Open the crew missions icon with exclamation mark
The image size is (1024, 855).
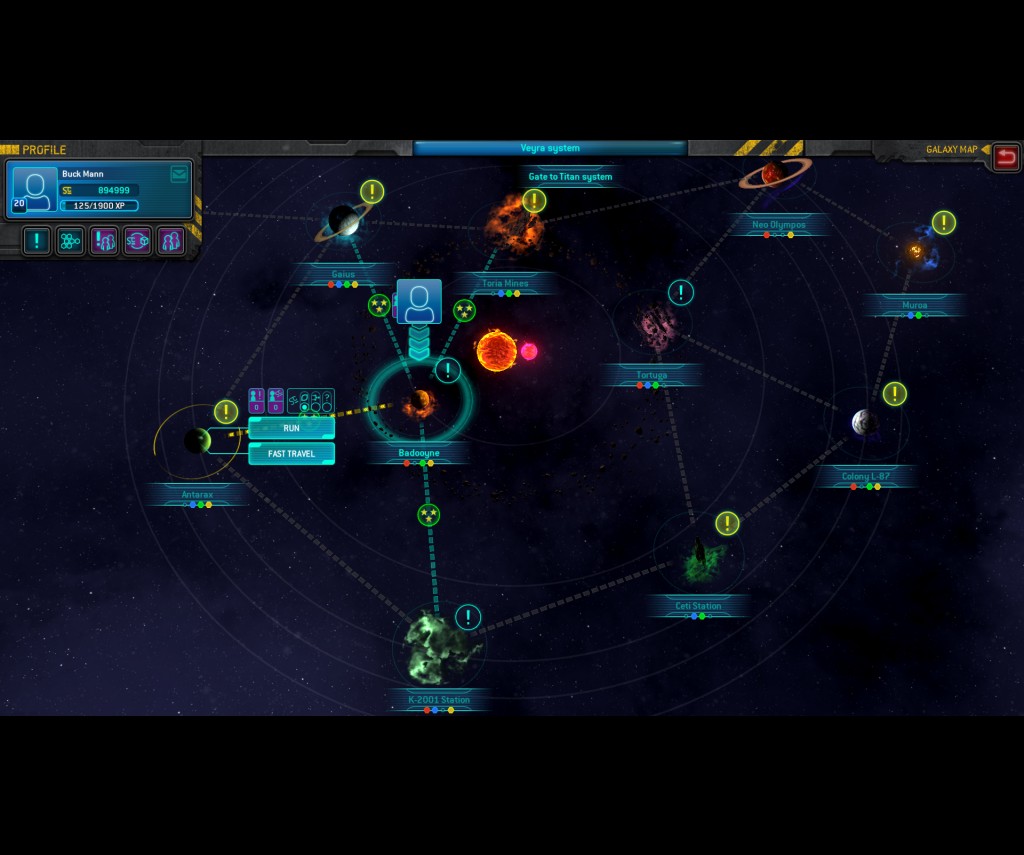click(104, 241)
